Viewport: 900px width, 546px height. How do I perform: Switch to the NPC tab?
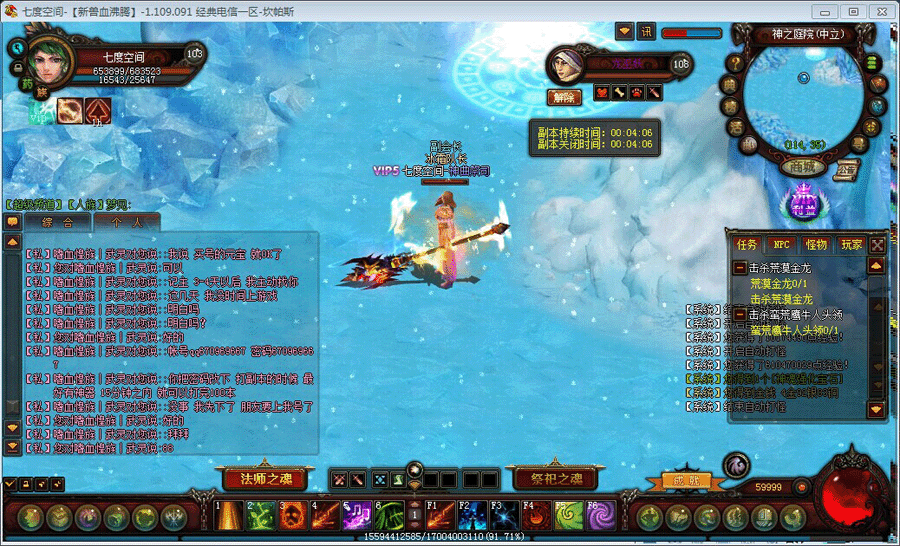point(780,244)
